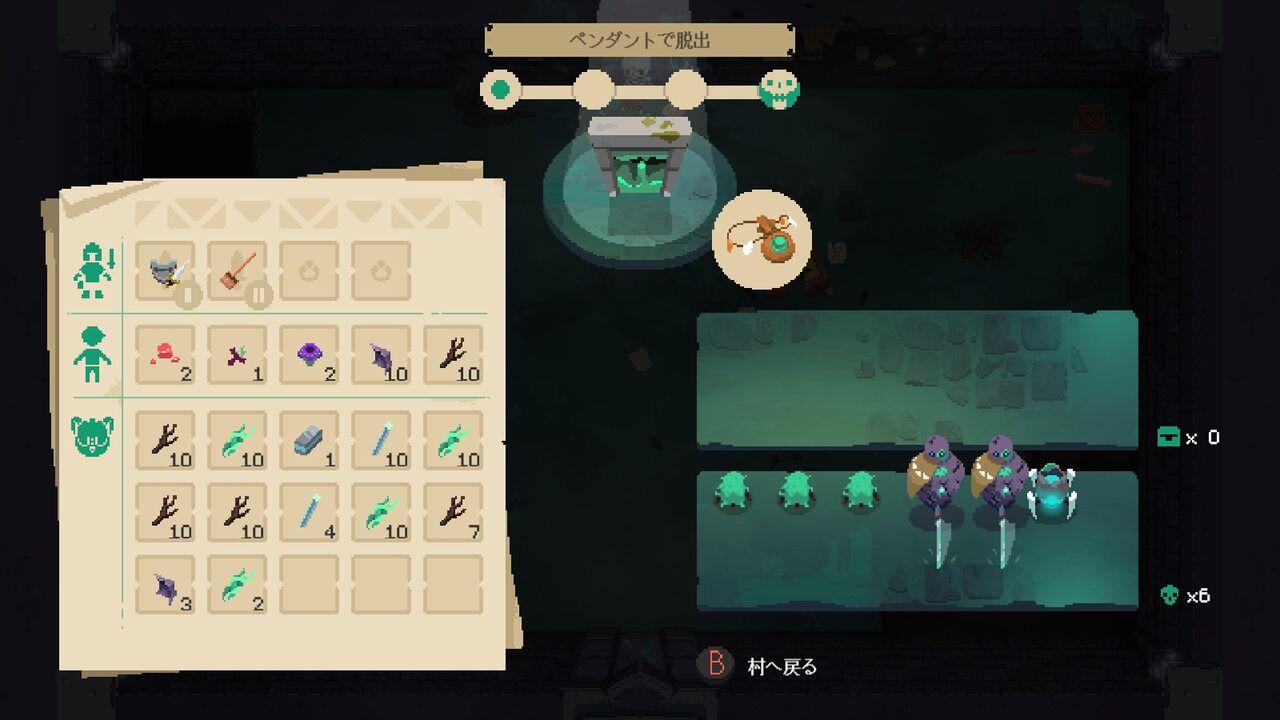The width and height of the screenshot is (1280, 720).
Task: Select the glowing pendant in the circular bubble
Action: [760, 238]
